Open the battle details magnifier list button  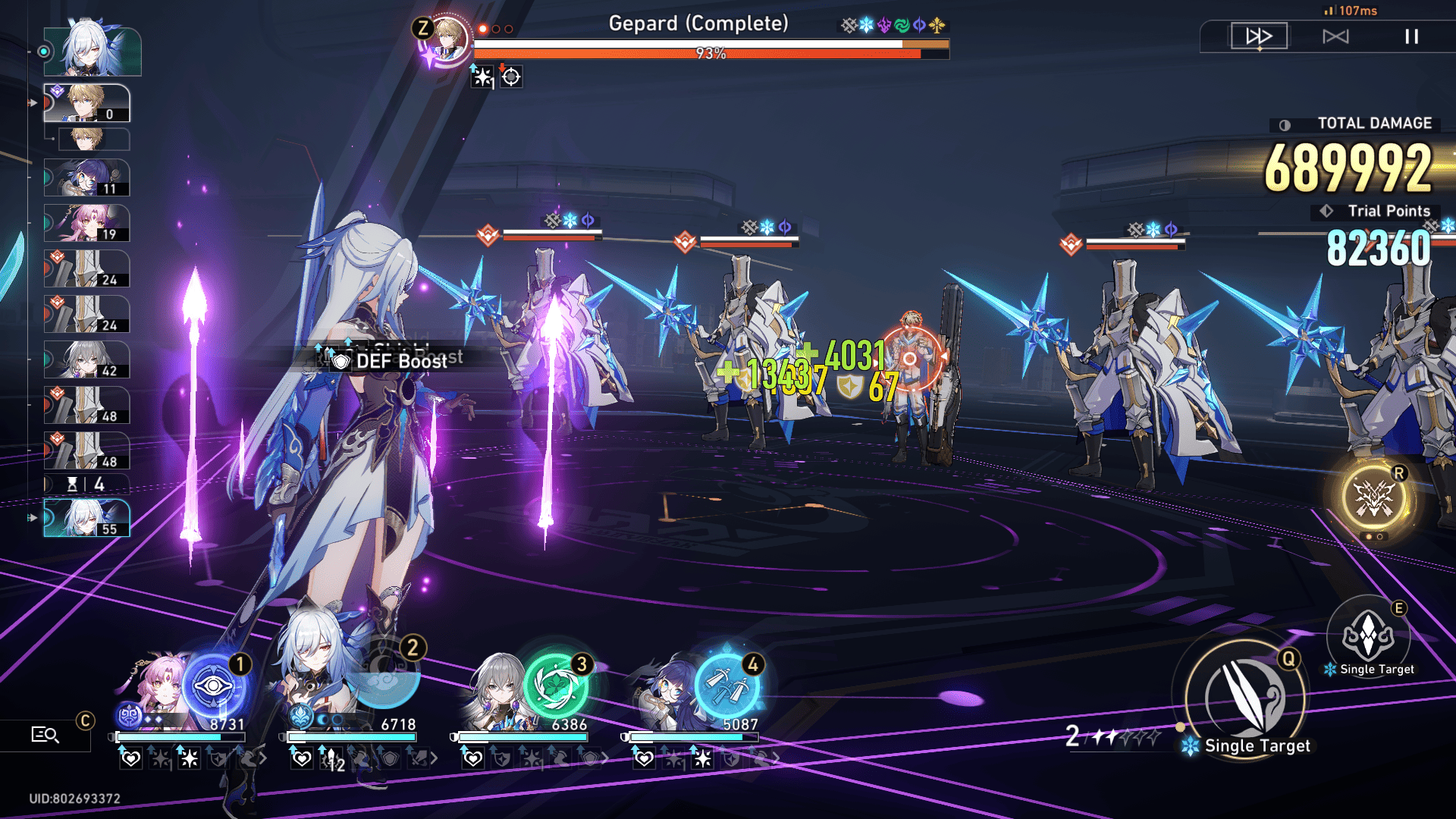(45, 734)
